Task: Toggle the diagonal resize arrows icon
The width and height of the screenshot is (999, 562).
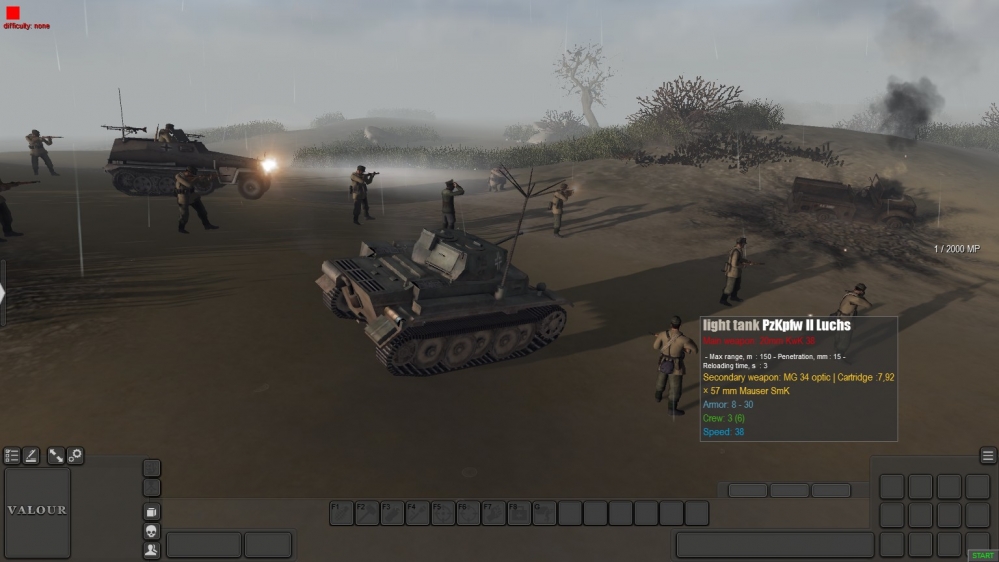Action: pos(56,456)
